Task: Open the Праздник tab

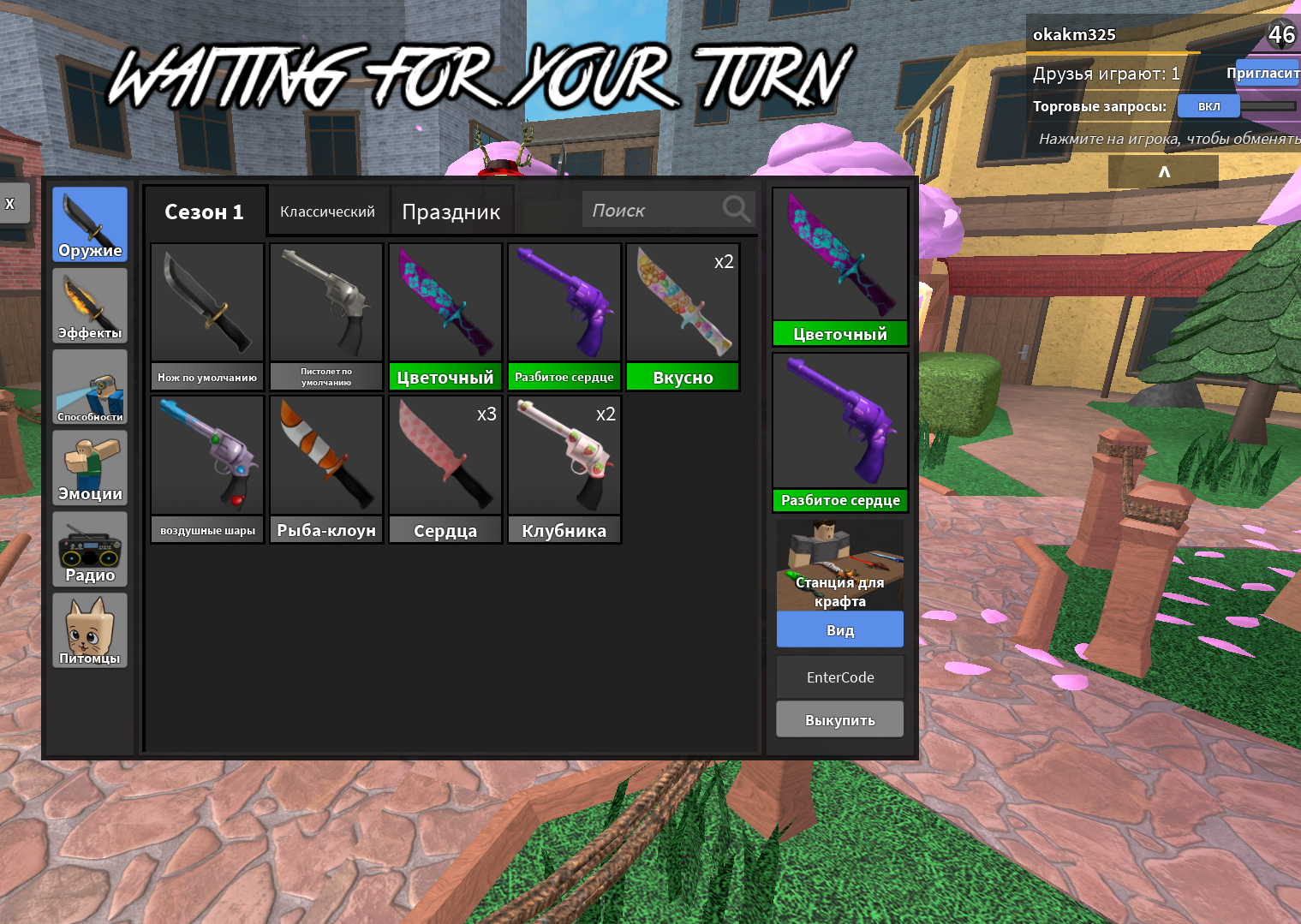Action: tap(451, 212)
